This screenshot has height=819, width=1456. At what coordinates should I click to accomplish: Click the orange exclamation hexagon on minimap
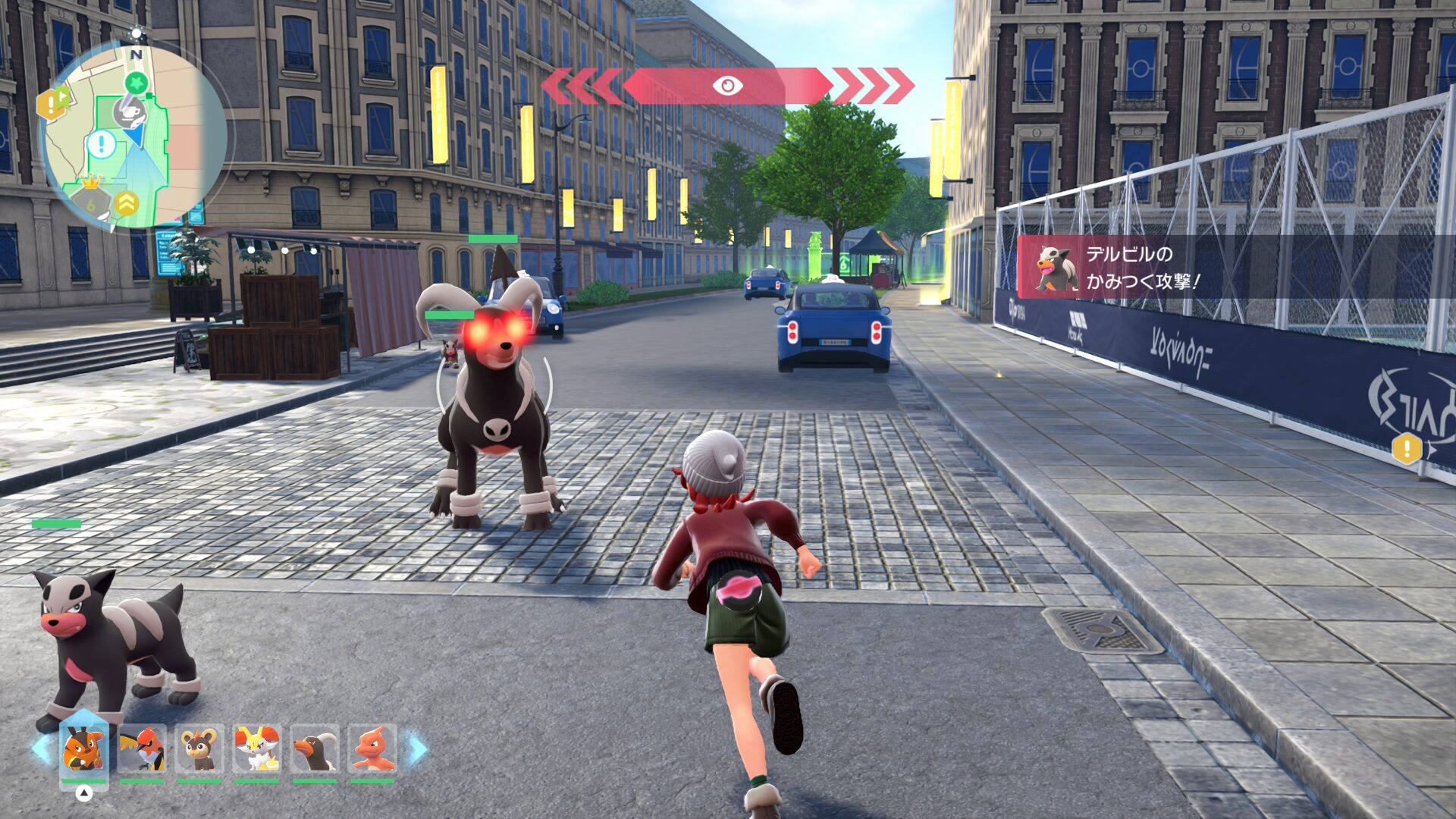[51, 104]
